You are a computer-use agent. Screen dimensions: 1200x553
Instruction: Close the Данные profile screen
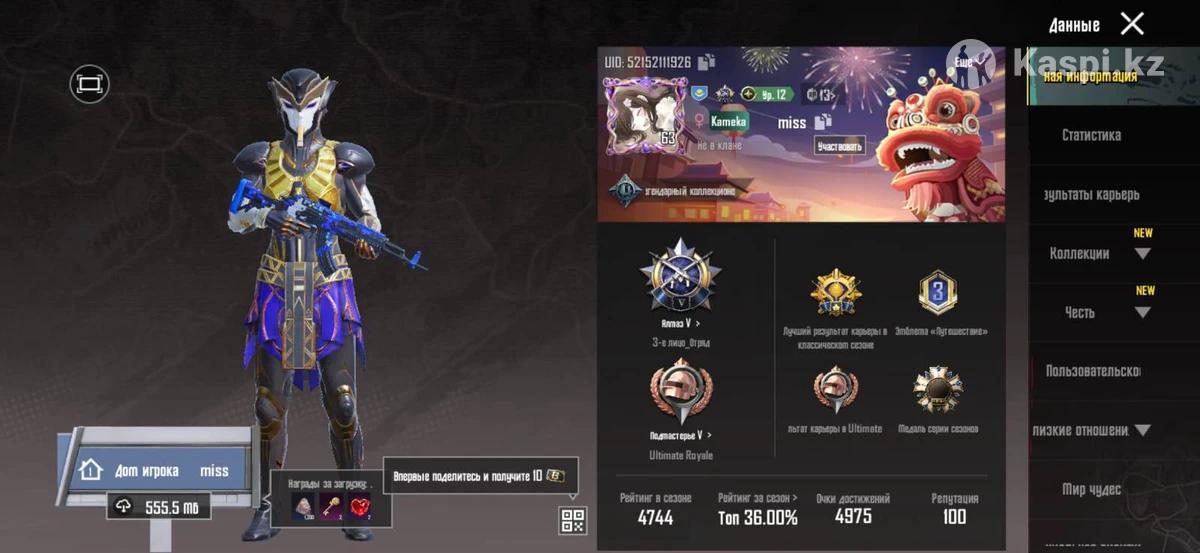(1132, 24)
